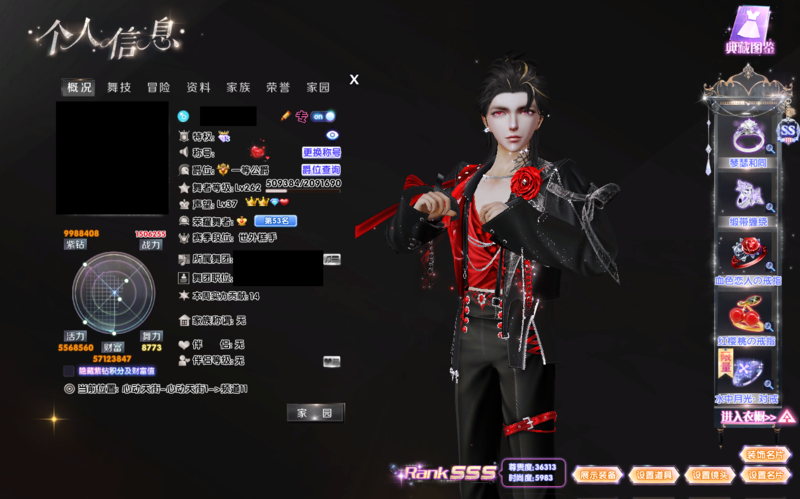Tick the 隐藏紫钻积分及财富值 checkbox
Screen dimensions: 800x499
69,370
